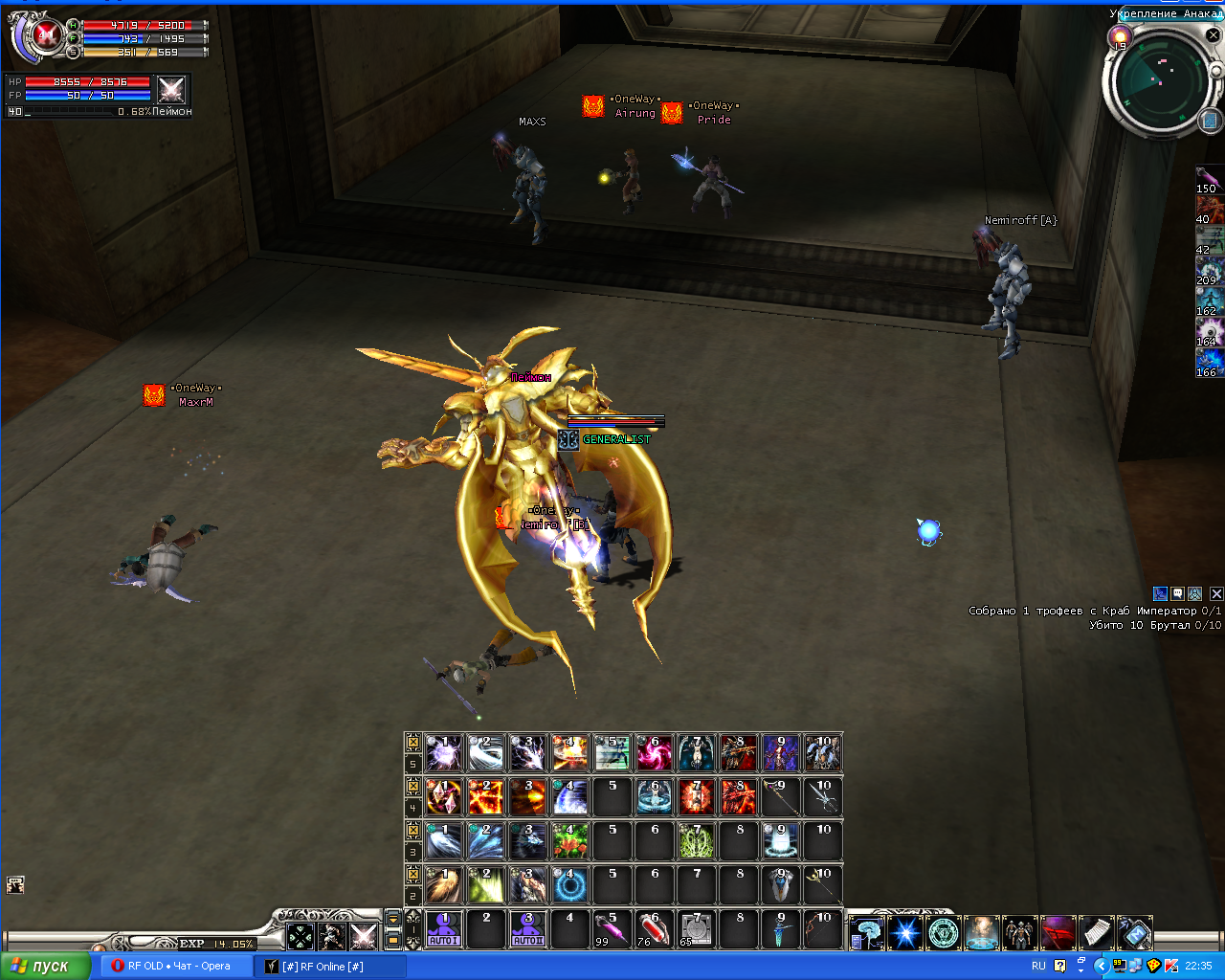1225x980 pixels.
Task: Activate the AUTO II hotbar slot
Action: pyautogui.click(x=527, y=929)
